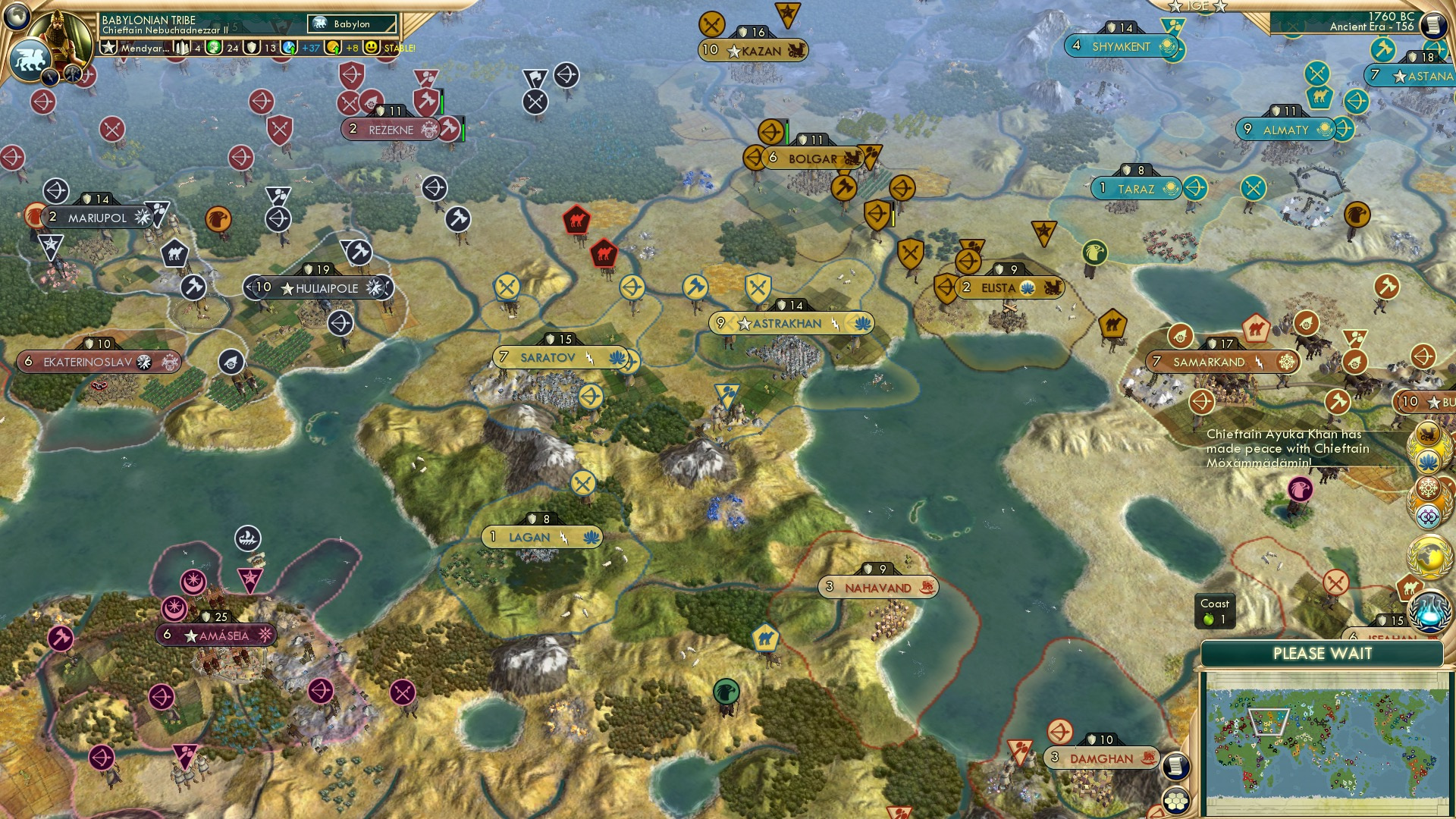Image resolution: width=1456 pixels, height=819 pixels.
Task: Check the smiley happiness indicator showing STABLE
Action: coord(370,49)
